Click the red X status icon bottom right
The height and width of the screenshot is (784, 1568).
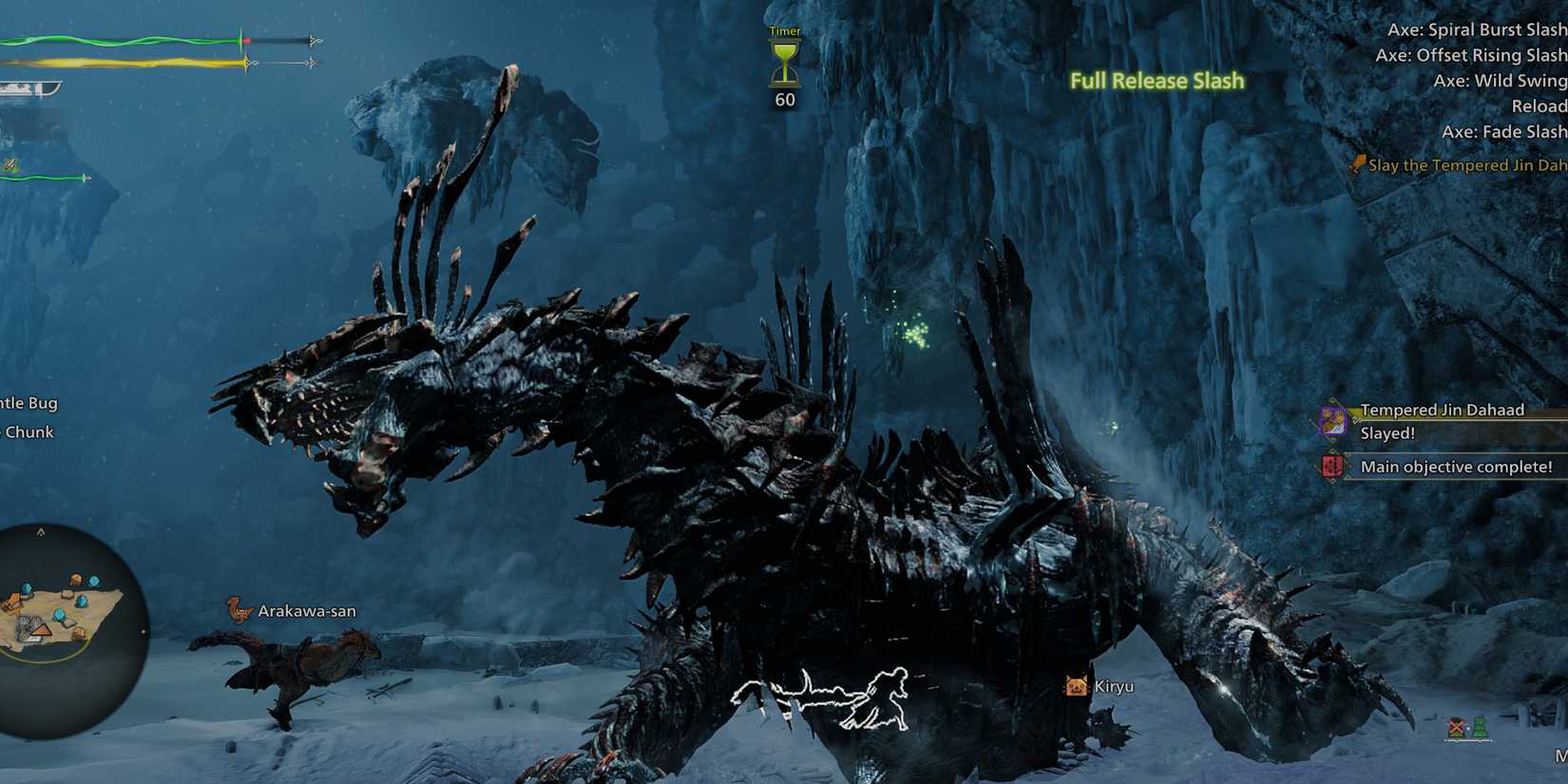coord(1457,727)
